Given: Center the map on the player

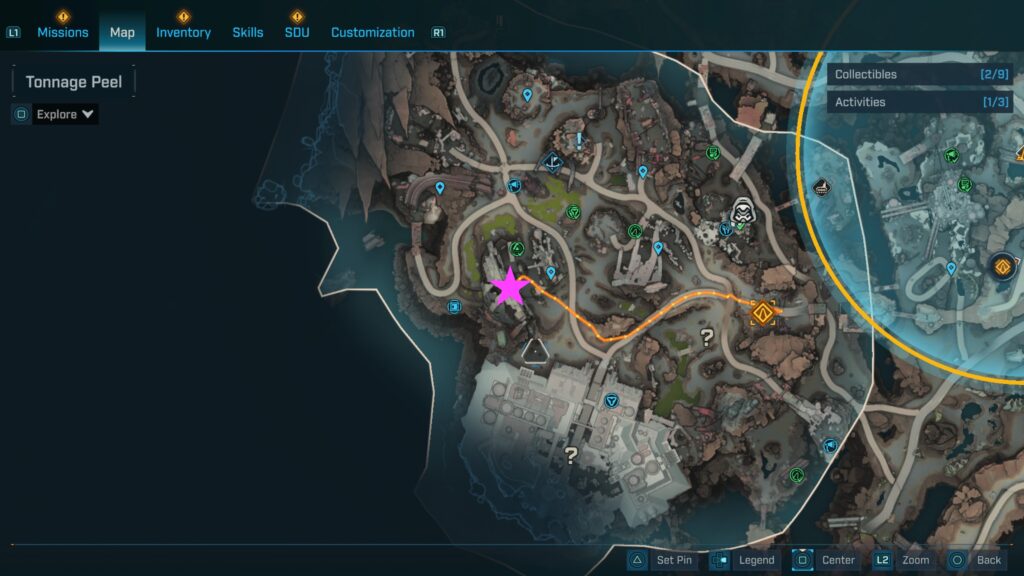Looking at the screenshot, I should tap(826, 560).
